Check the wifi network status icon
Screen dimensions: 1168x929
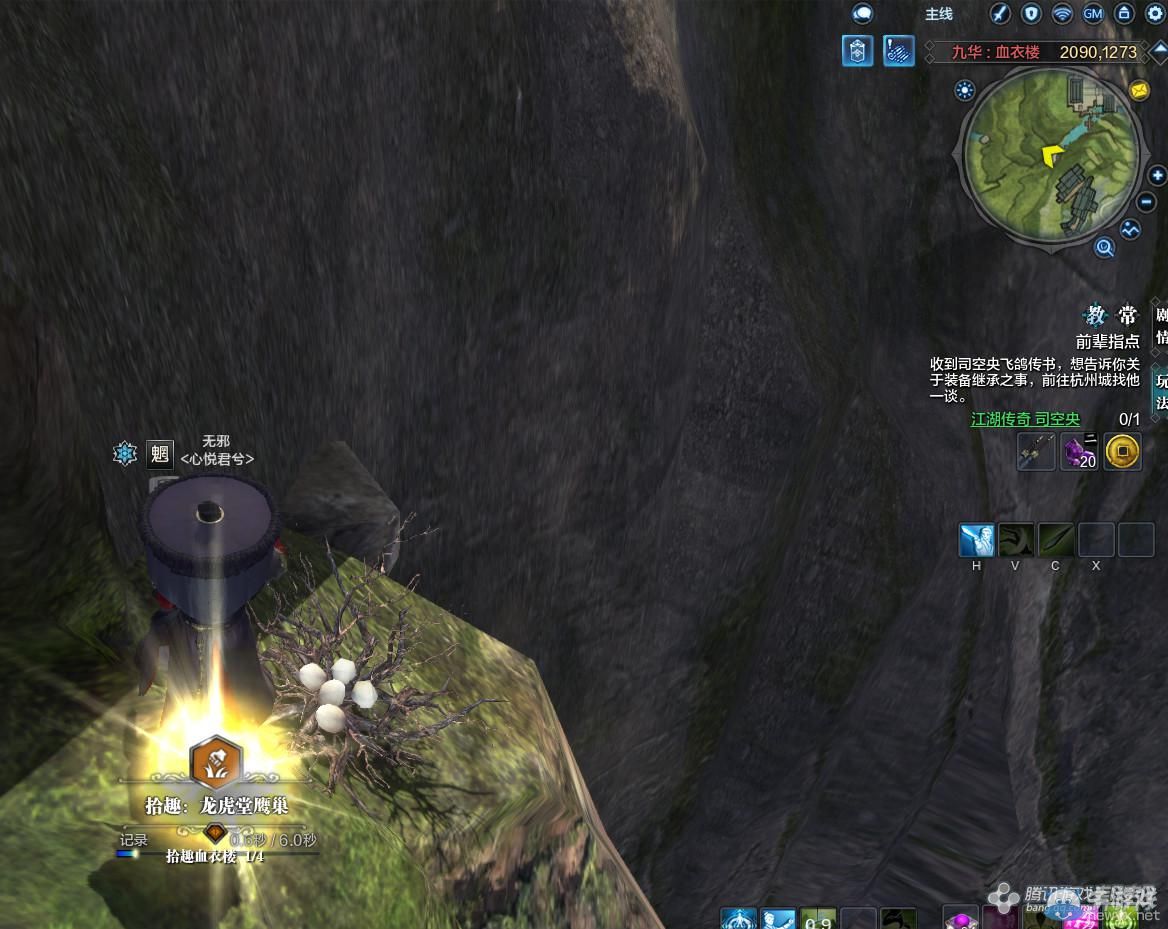click(x=1062, y=14)
